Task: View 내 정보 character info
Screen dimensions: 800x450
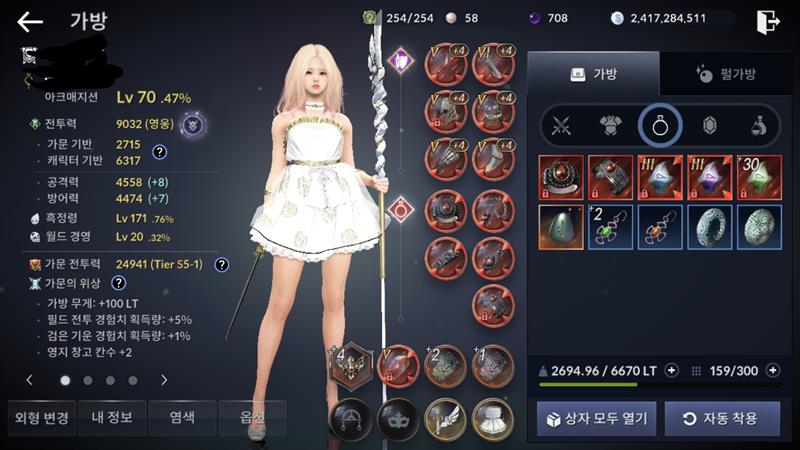Action: click(109, 417)
